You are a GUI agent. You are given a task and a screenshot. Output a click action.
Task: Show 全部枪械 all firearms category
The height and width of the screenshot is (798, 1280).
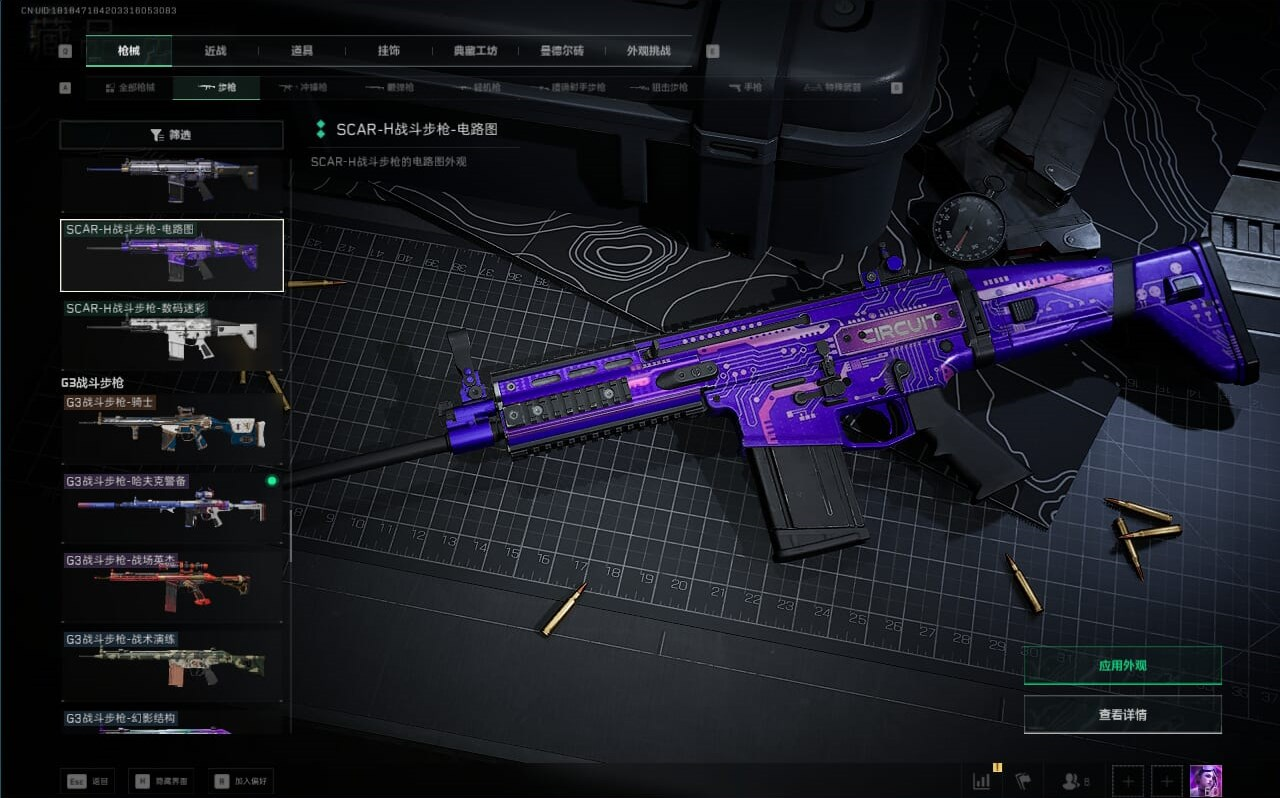point(130,88)
